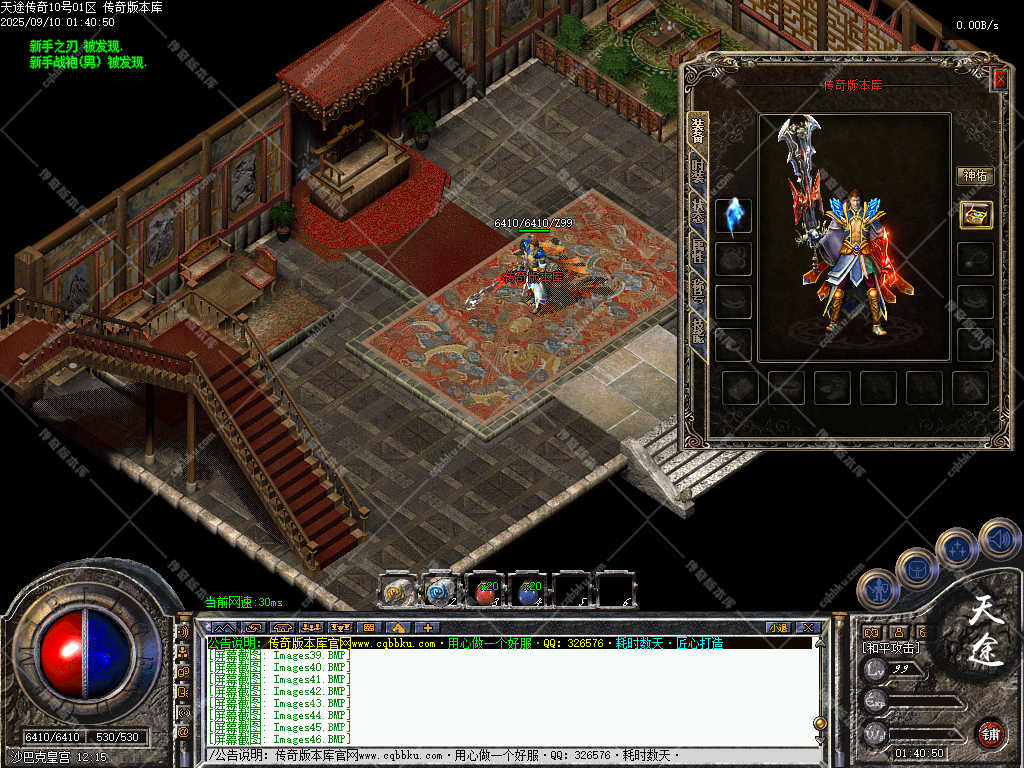Toggle sound with the speaker button

pos(998,537)
